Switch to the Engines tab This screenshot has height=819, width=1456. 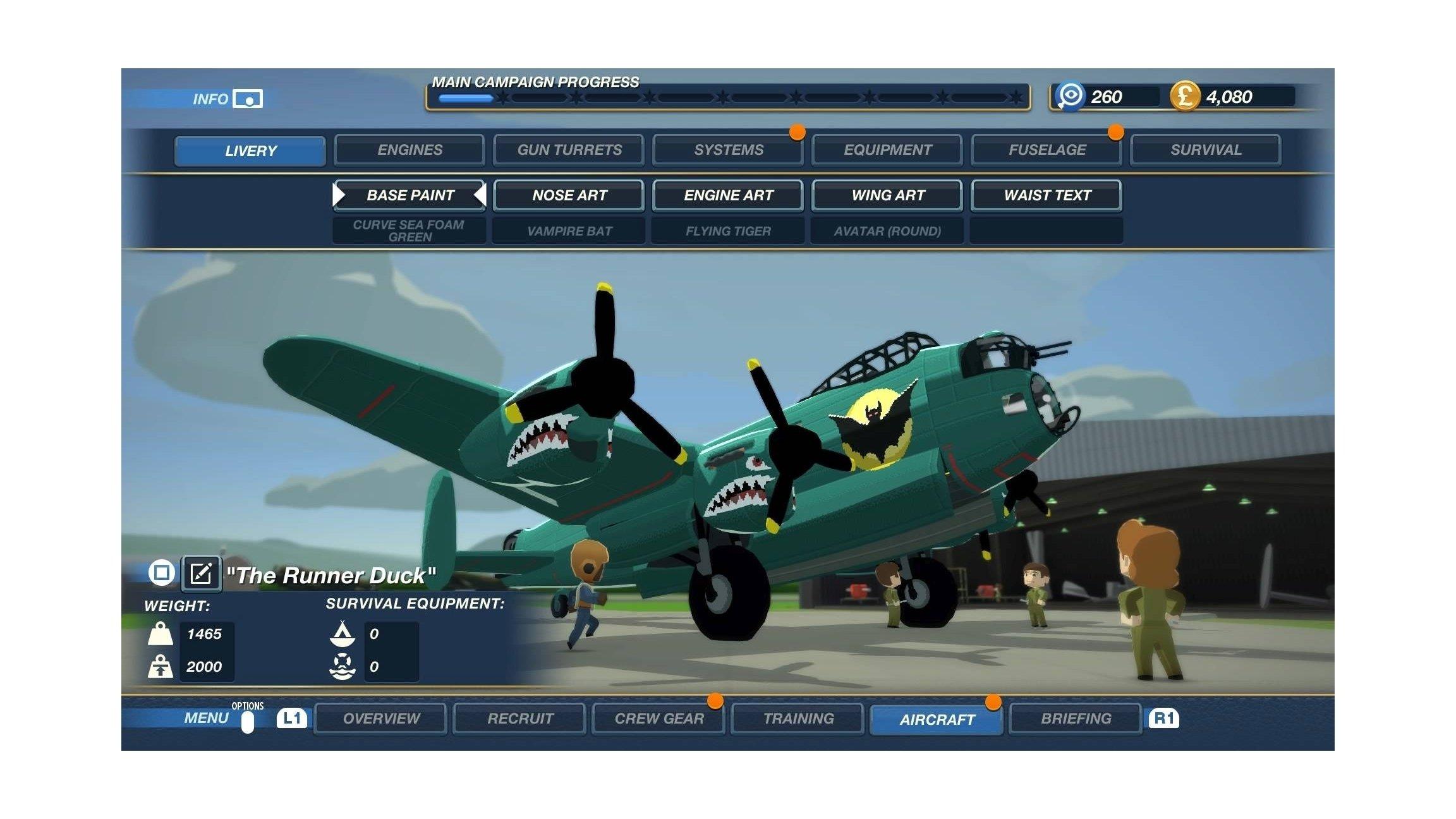click(409, 150)
